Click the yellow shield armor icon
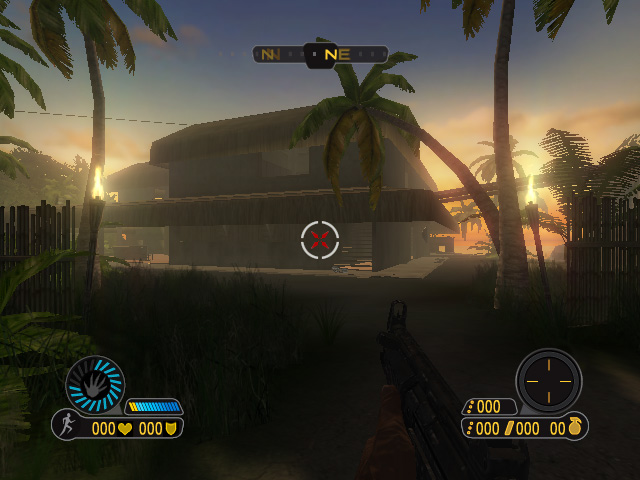The width and height of the screenshot is (640, 480). pyautogui.click(x=172, y=428)
